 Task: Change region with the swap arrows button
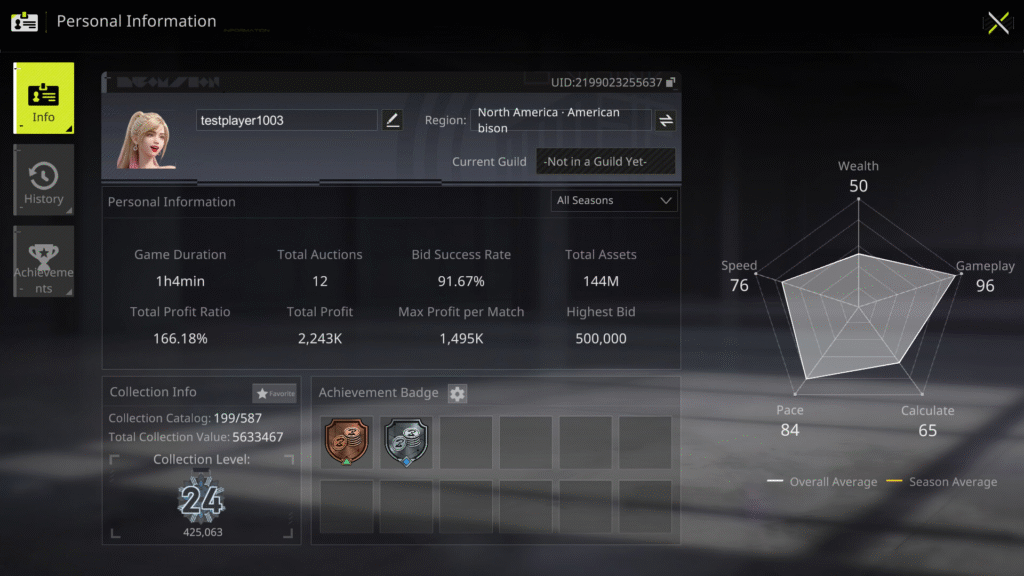[x=665, y=120]
